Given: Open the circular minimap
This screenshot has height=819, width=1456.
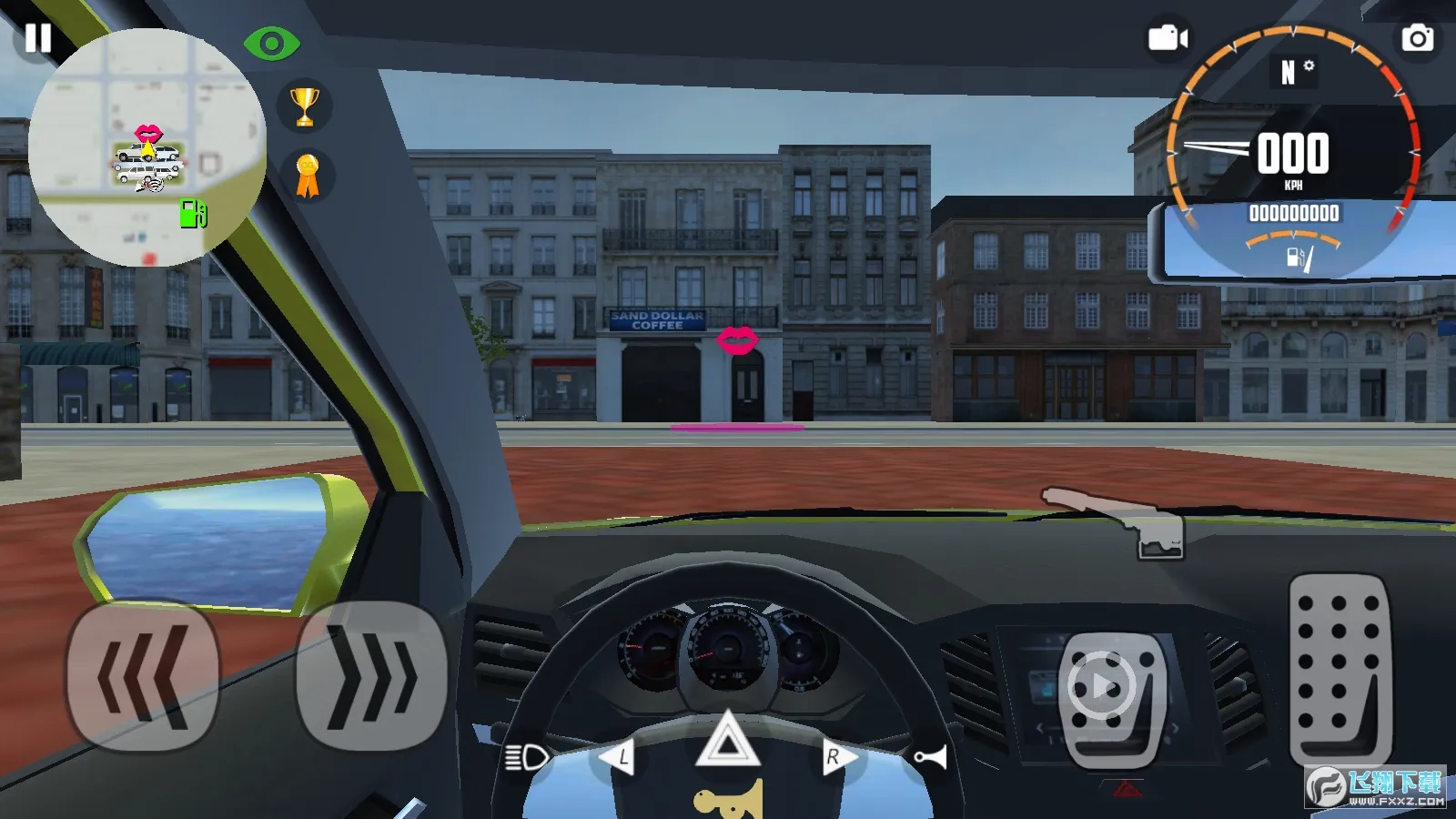Looking at the screenshot, I should tap(147, 147).
